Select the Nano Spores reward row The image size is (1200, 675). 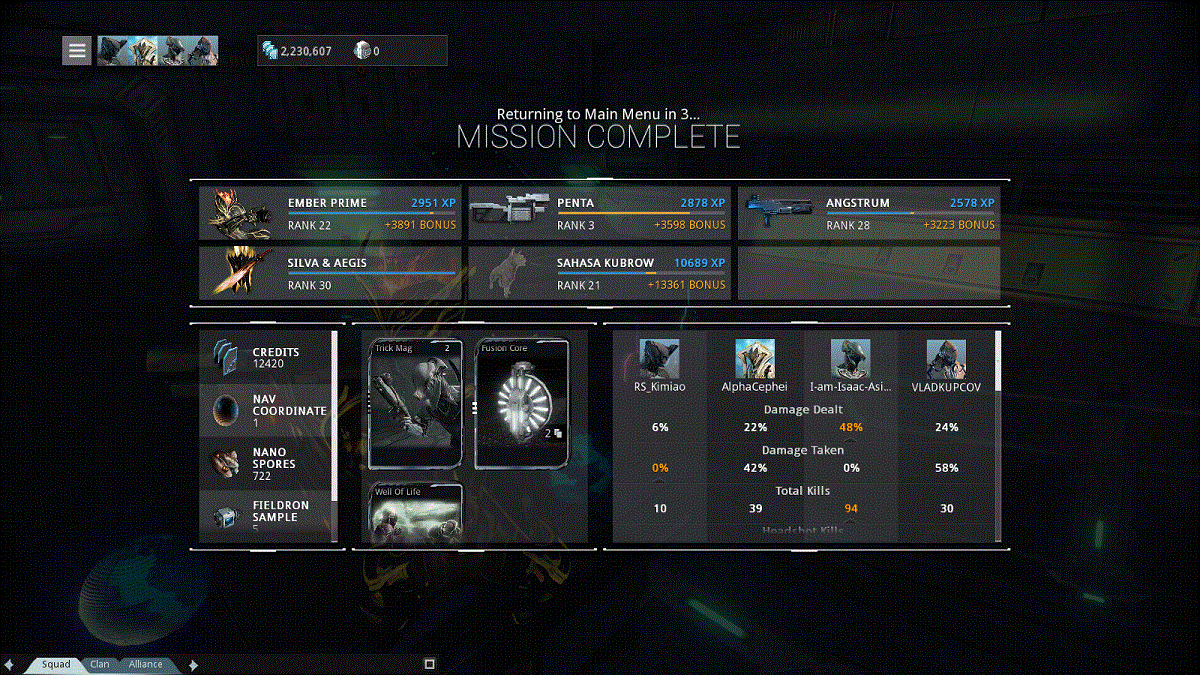[266, 464]
